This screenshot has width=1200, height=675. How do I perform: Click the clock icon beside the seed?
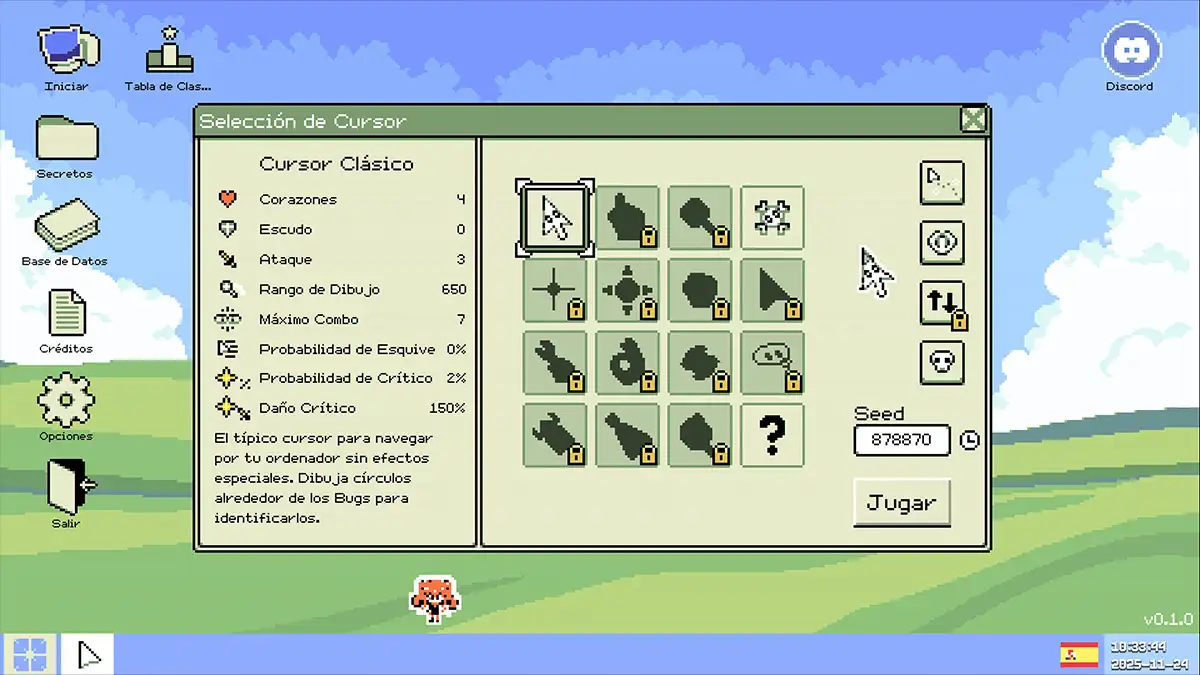tap(969, 440)
